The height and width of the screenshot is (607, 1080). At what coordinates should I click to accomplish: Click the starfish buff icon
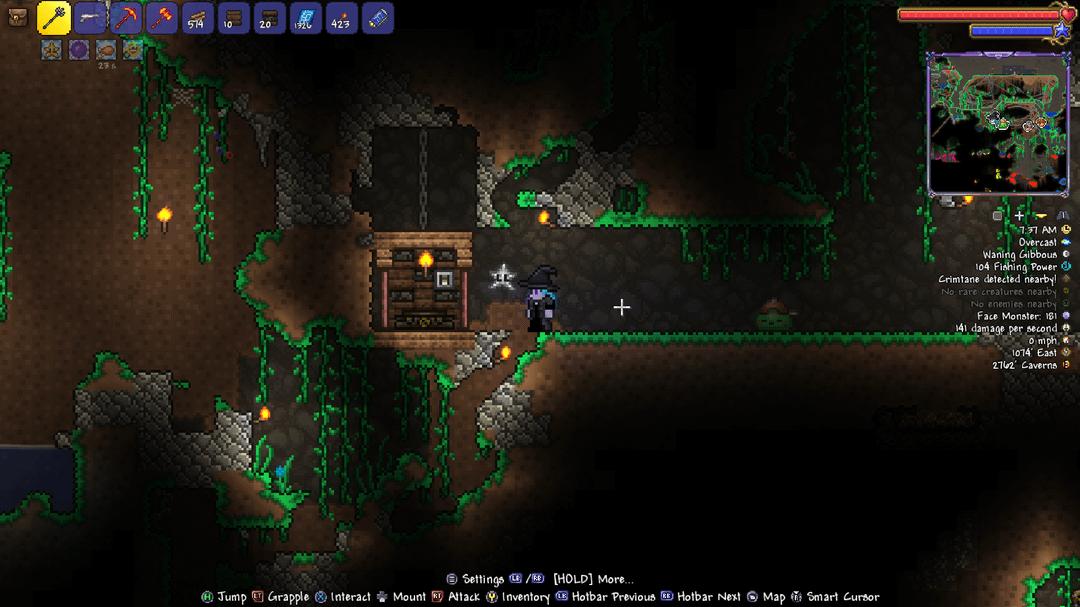pos(52,49)
